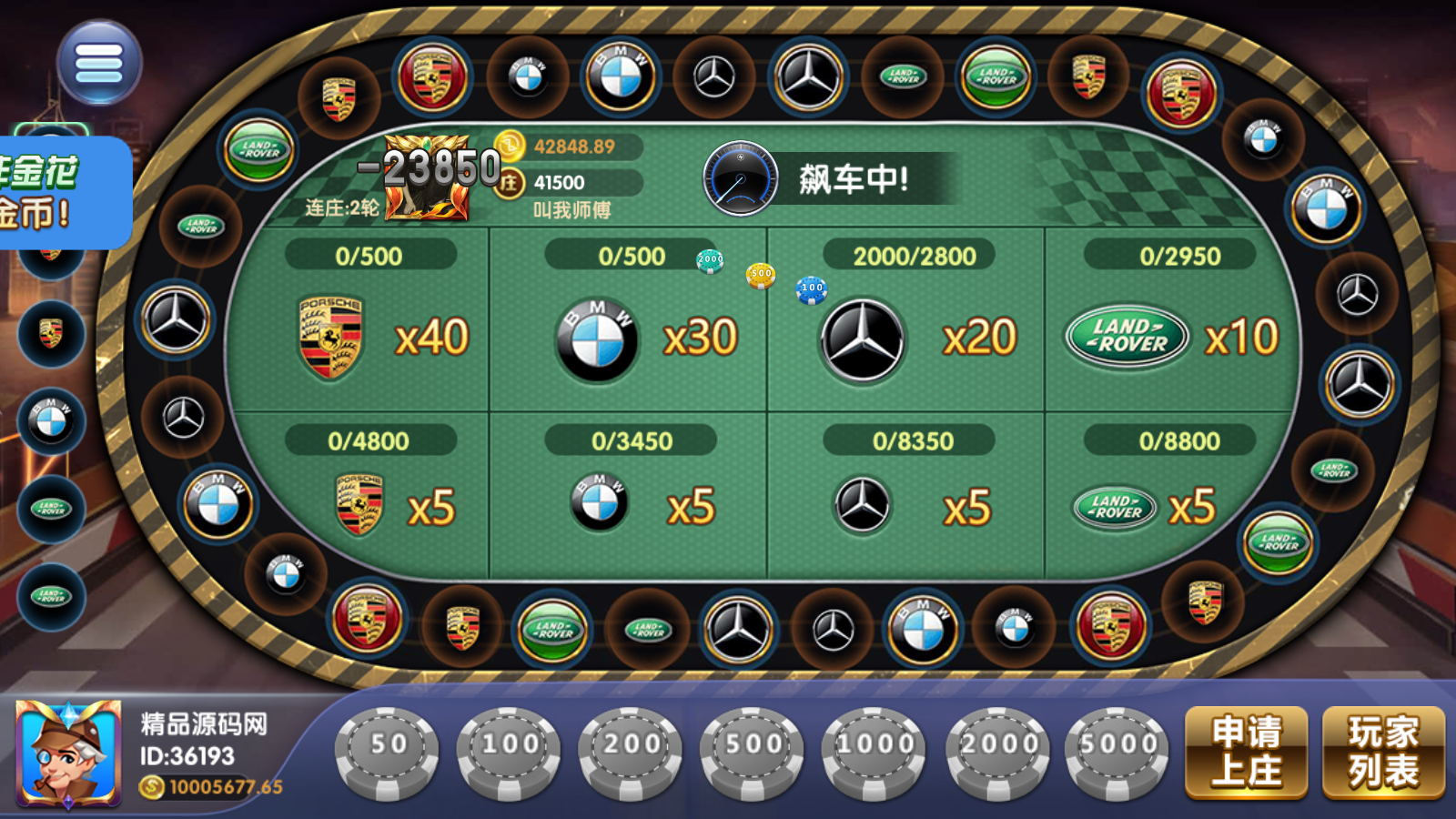Open the 玩家列表 player list

[1383, 752]
